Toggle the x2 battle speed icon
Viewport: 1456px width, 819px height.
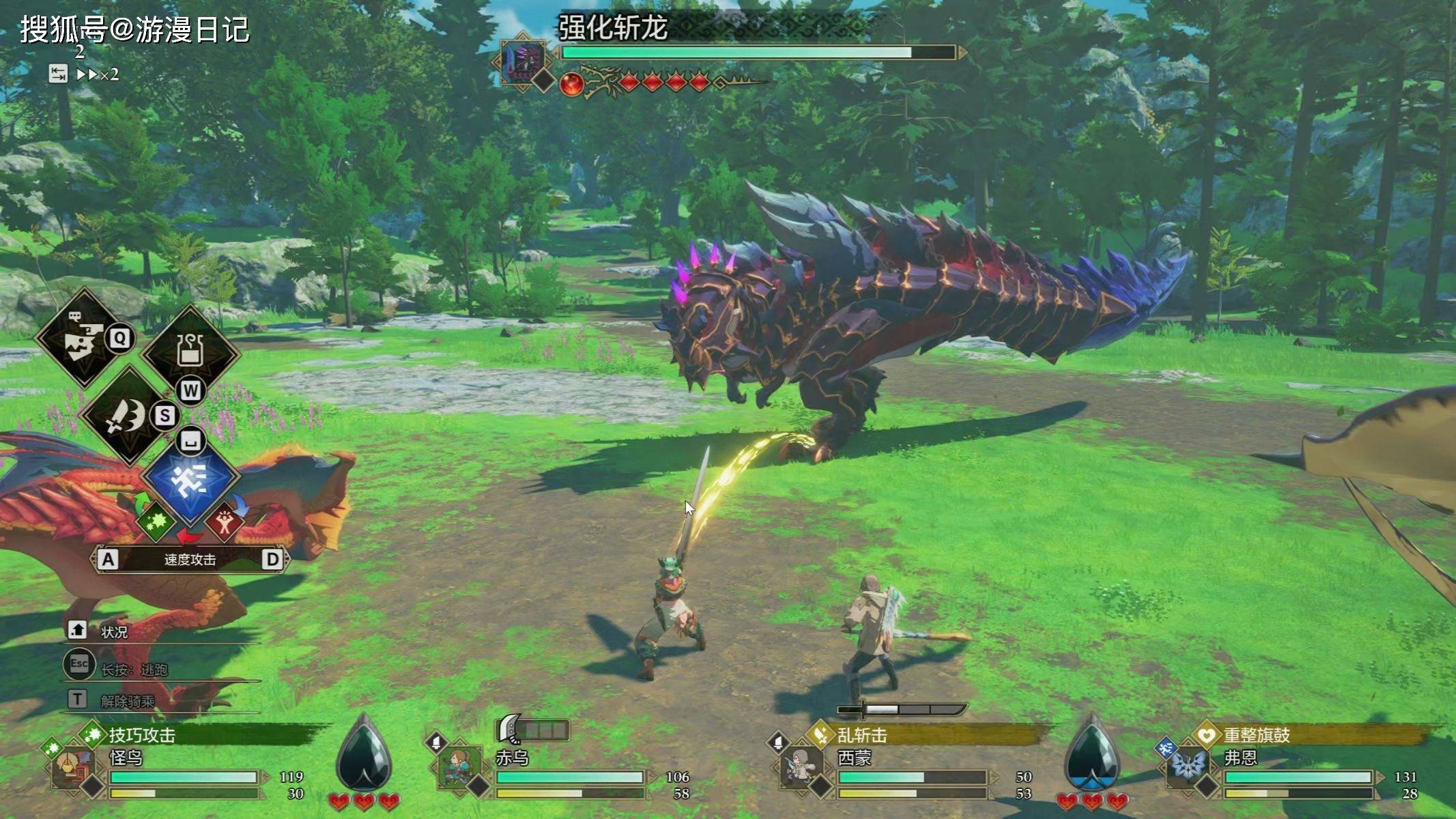[96, 74]
